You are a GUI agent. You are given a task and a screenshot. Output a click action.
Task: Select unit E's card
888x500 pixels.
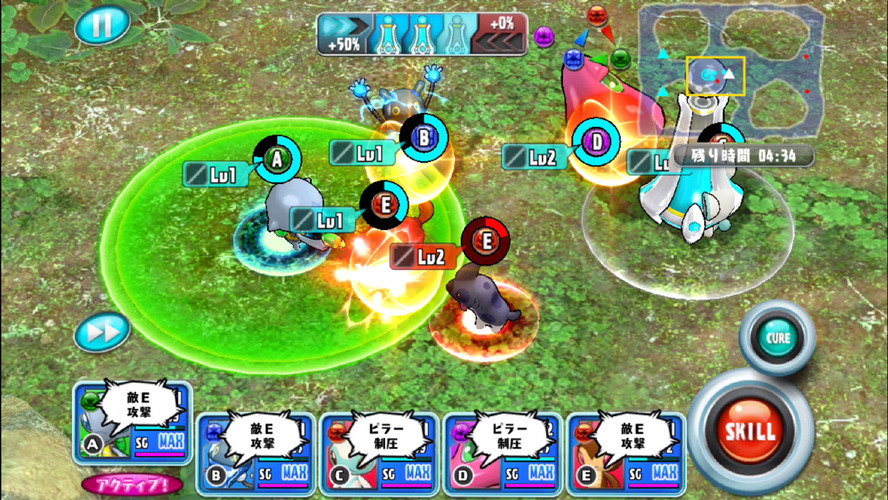click(x=626, y=455)
